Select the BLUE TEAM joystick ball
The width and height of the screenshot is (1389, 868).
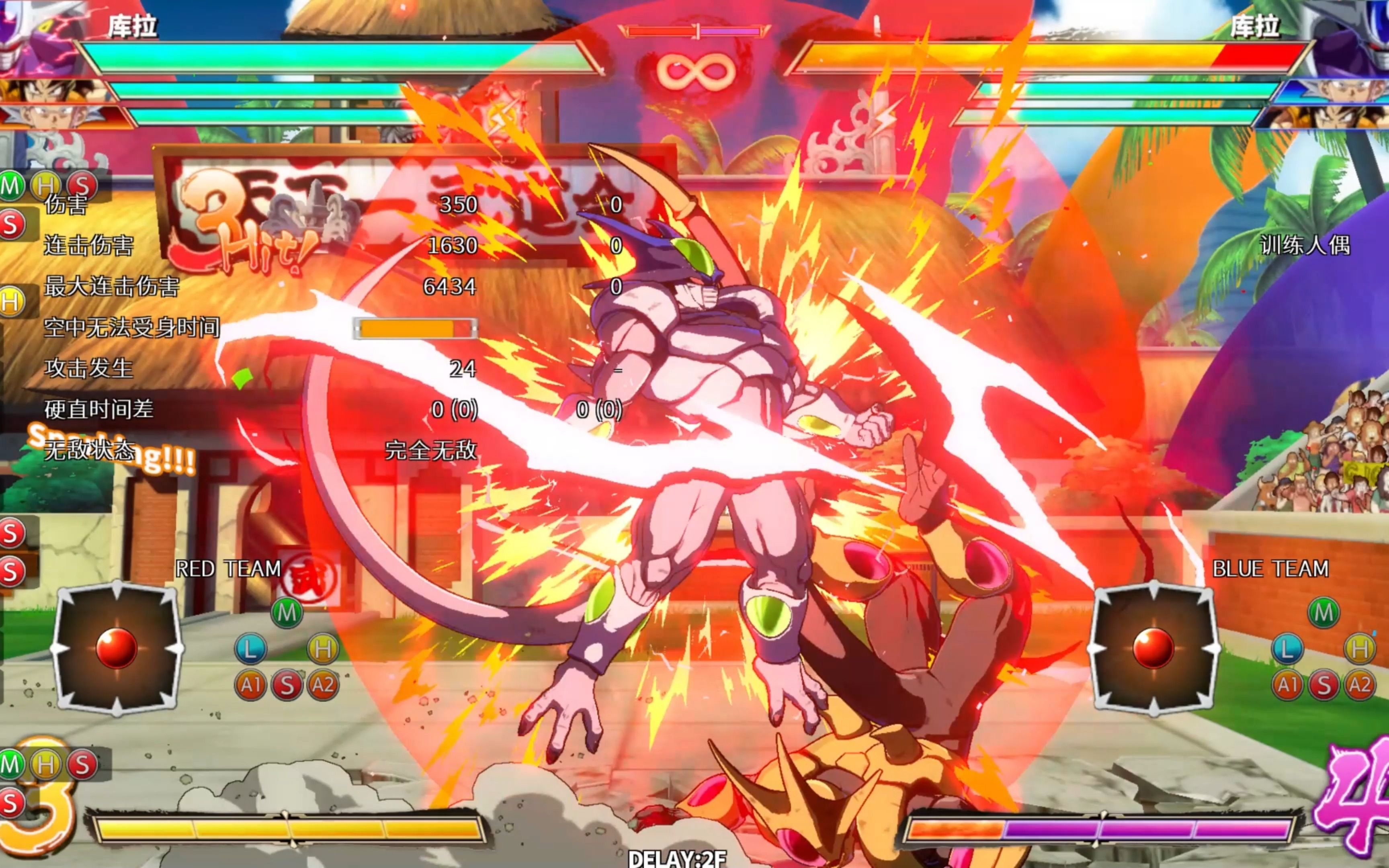click(1153, 648)
